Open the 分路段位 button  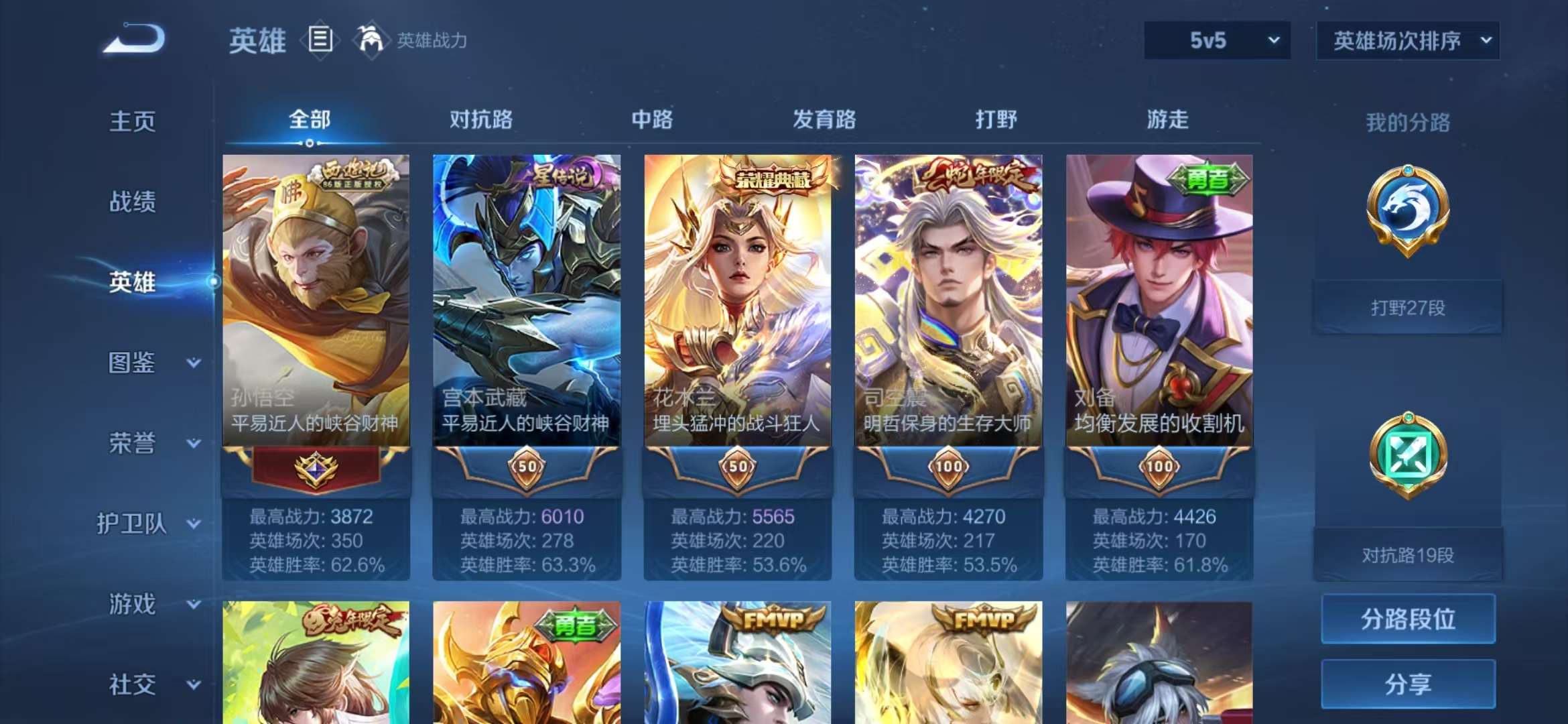[x=1407, y=620]
